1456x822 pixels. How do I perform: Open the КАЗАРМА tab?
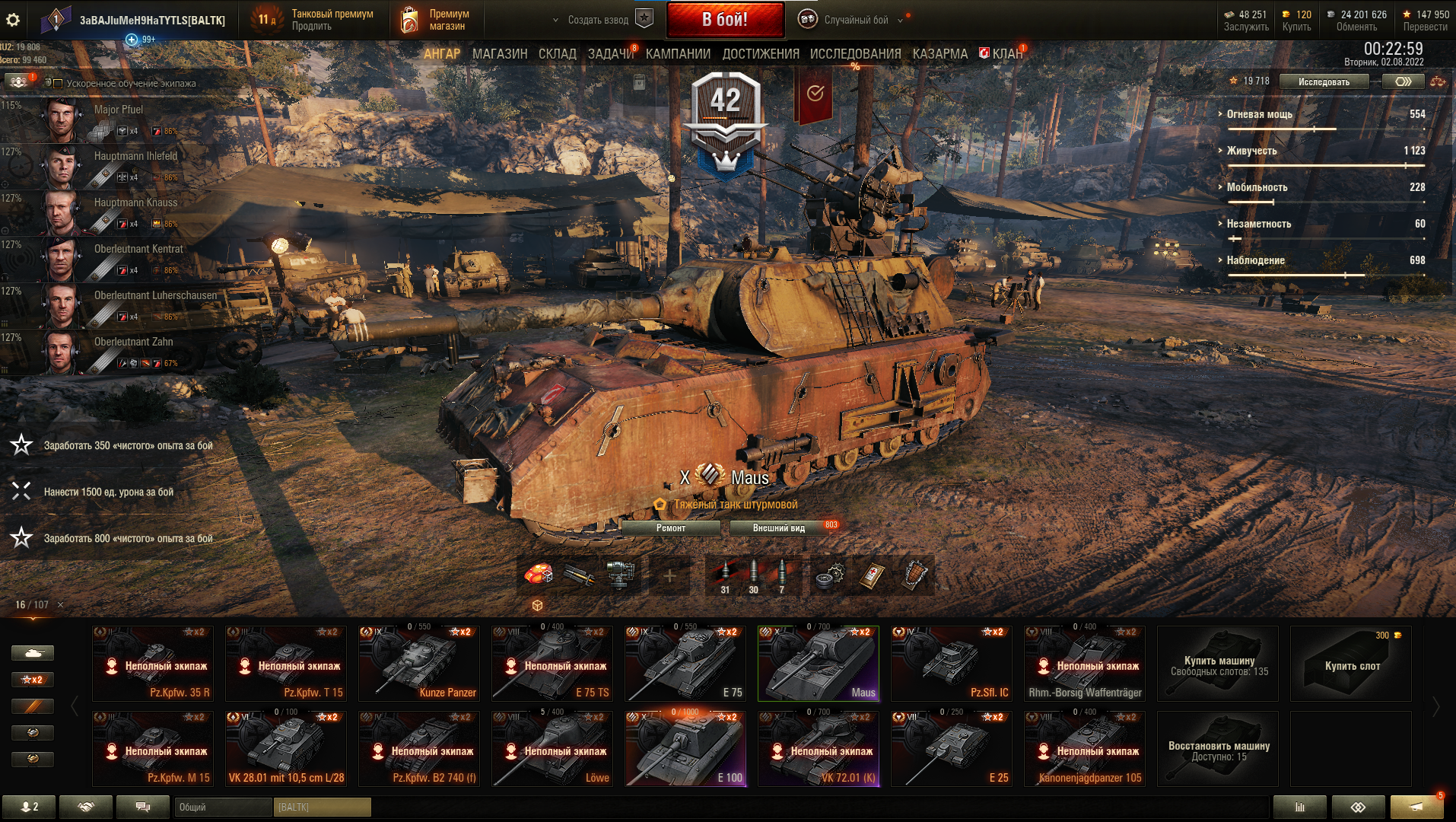(939, 54)
